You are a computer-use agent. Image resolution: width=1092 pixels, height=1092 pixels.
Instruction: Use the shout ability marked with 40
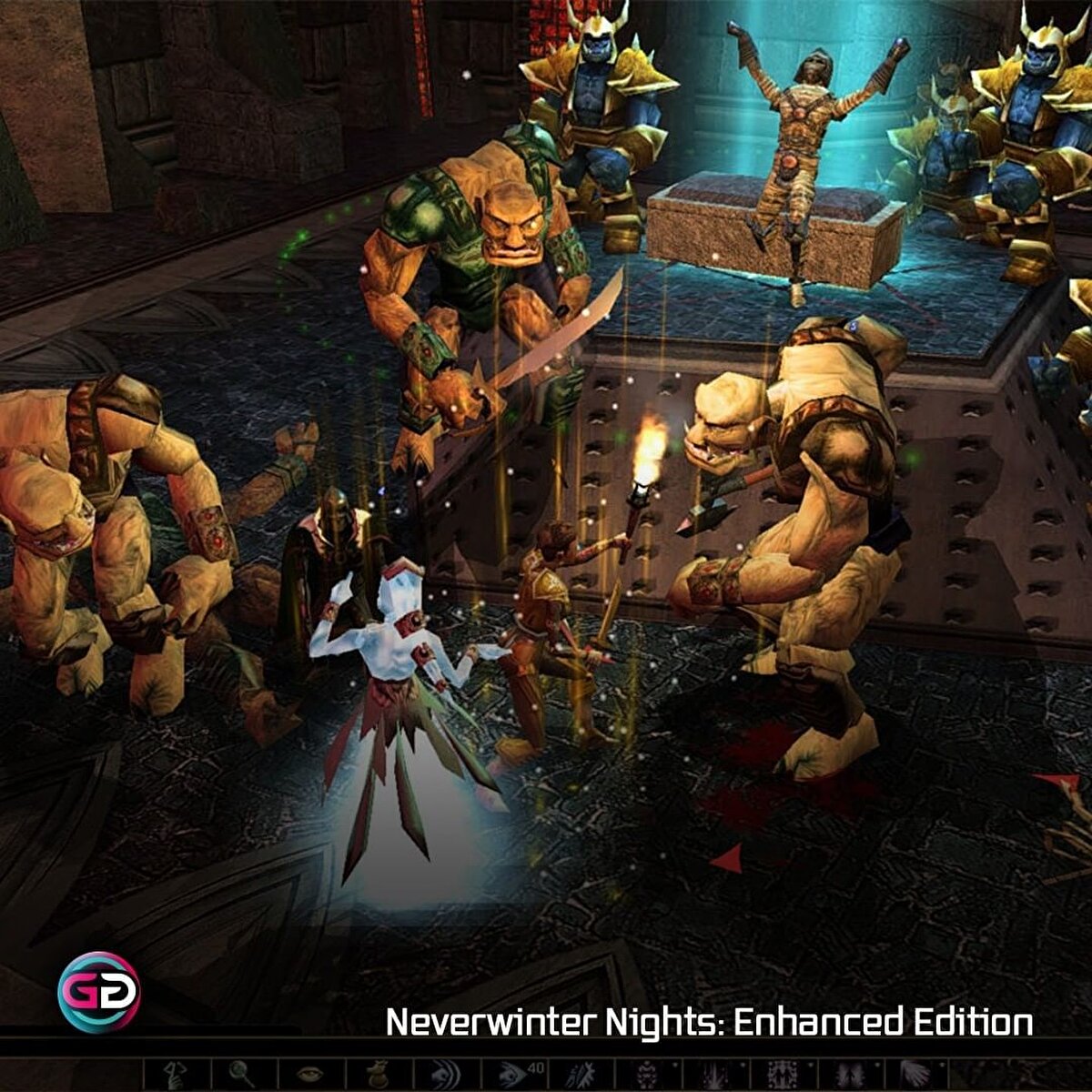click(x=512, y=1076)
